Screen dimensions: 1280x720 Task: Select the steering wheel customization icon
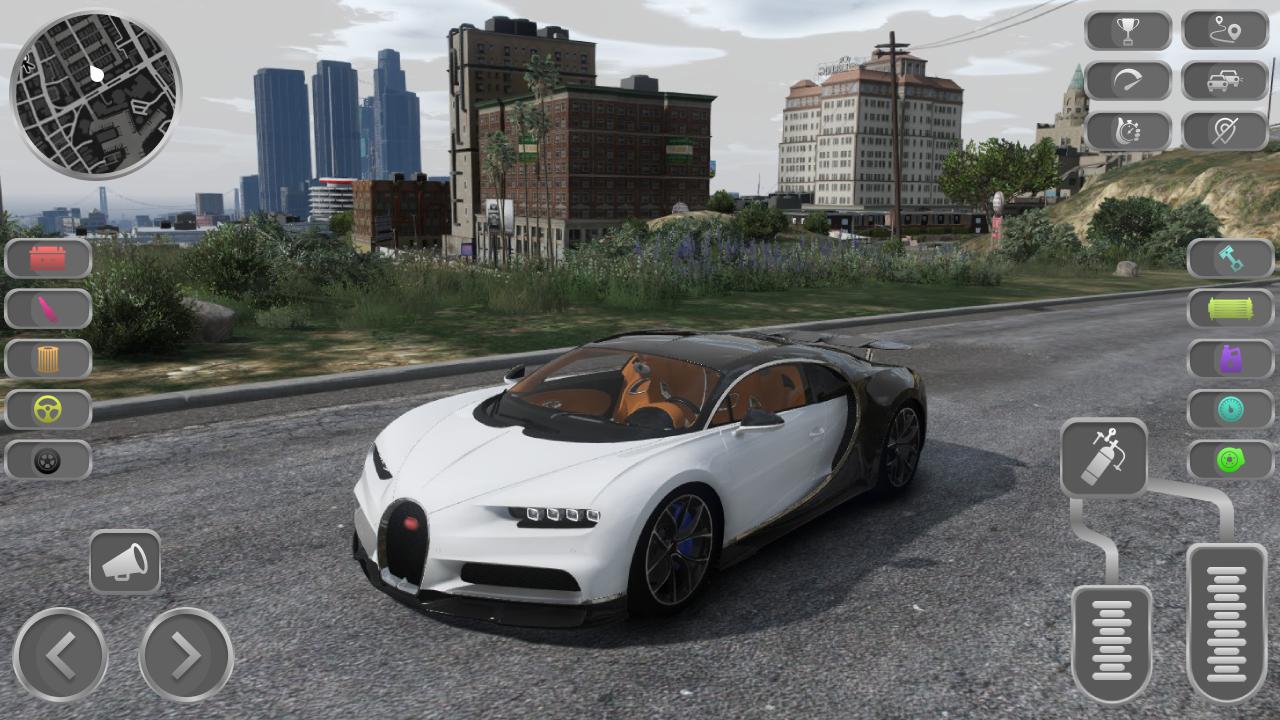[48, 409]
